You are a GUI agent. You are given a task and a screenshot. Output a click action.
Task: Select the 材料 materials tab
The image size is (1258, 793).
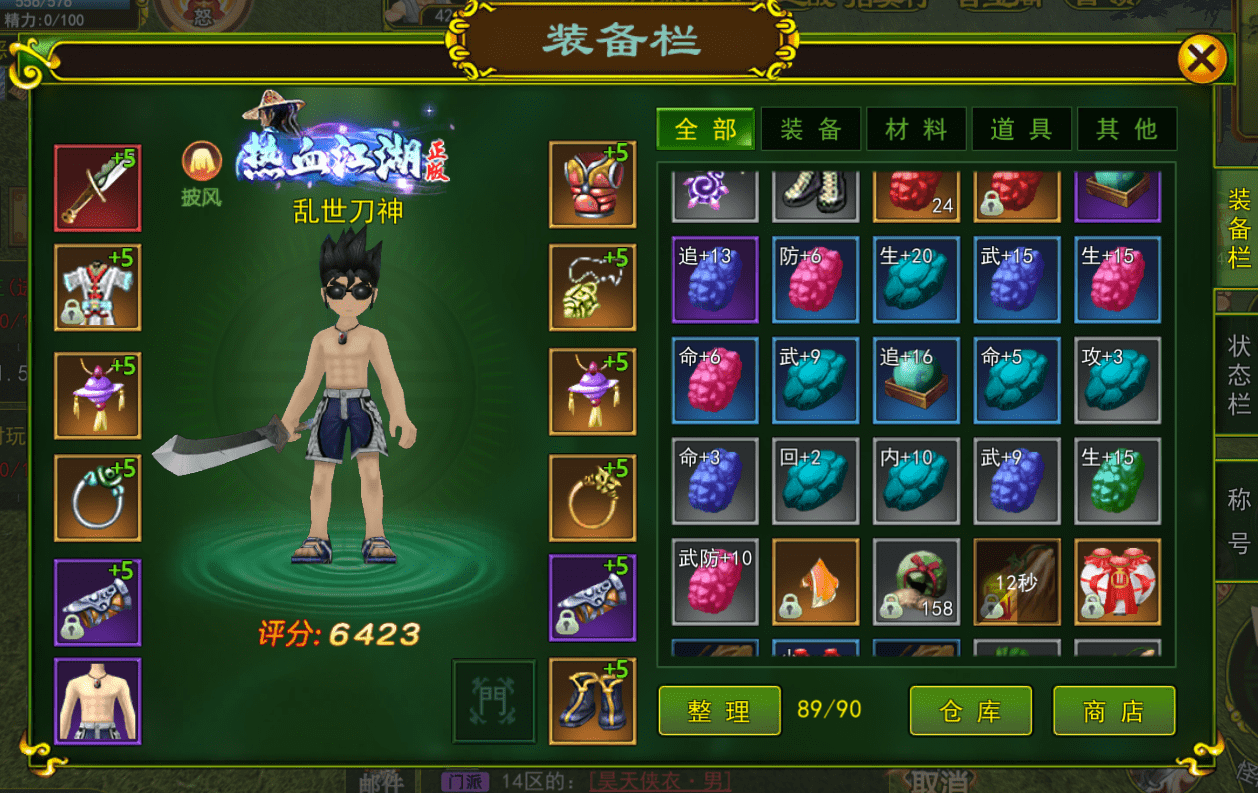(x=916, y=129)
